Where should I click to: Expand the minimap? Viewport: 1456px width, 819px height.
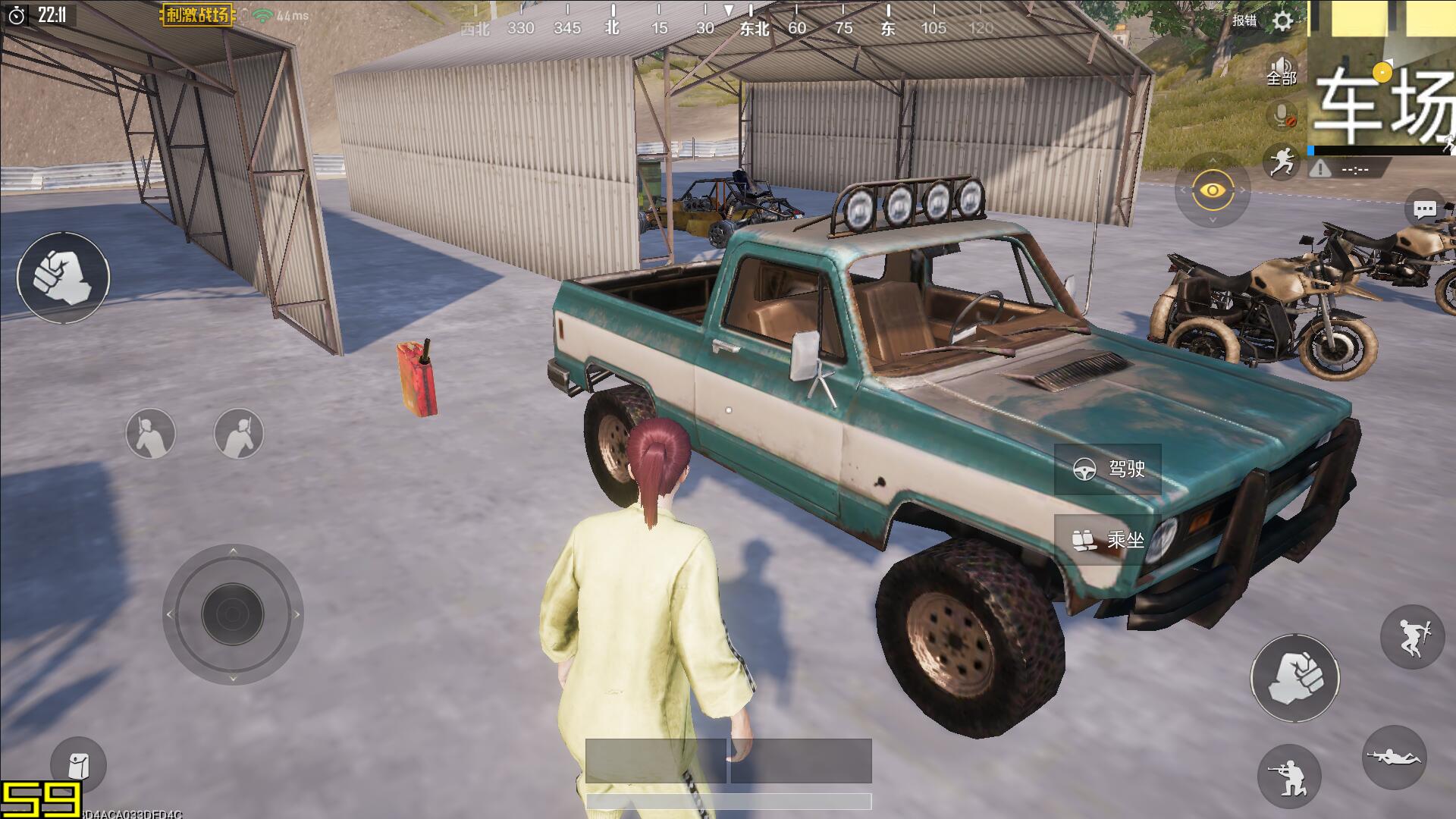click(1382, 76)
